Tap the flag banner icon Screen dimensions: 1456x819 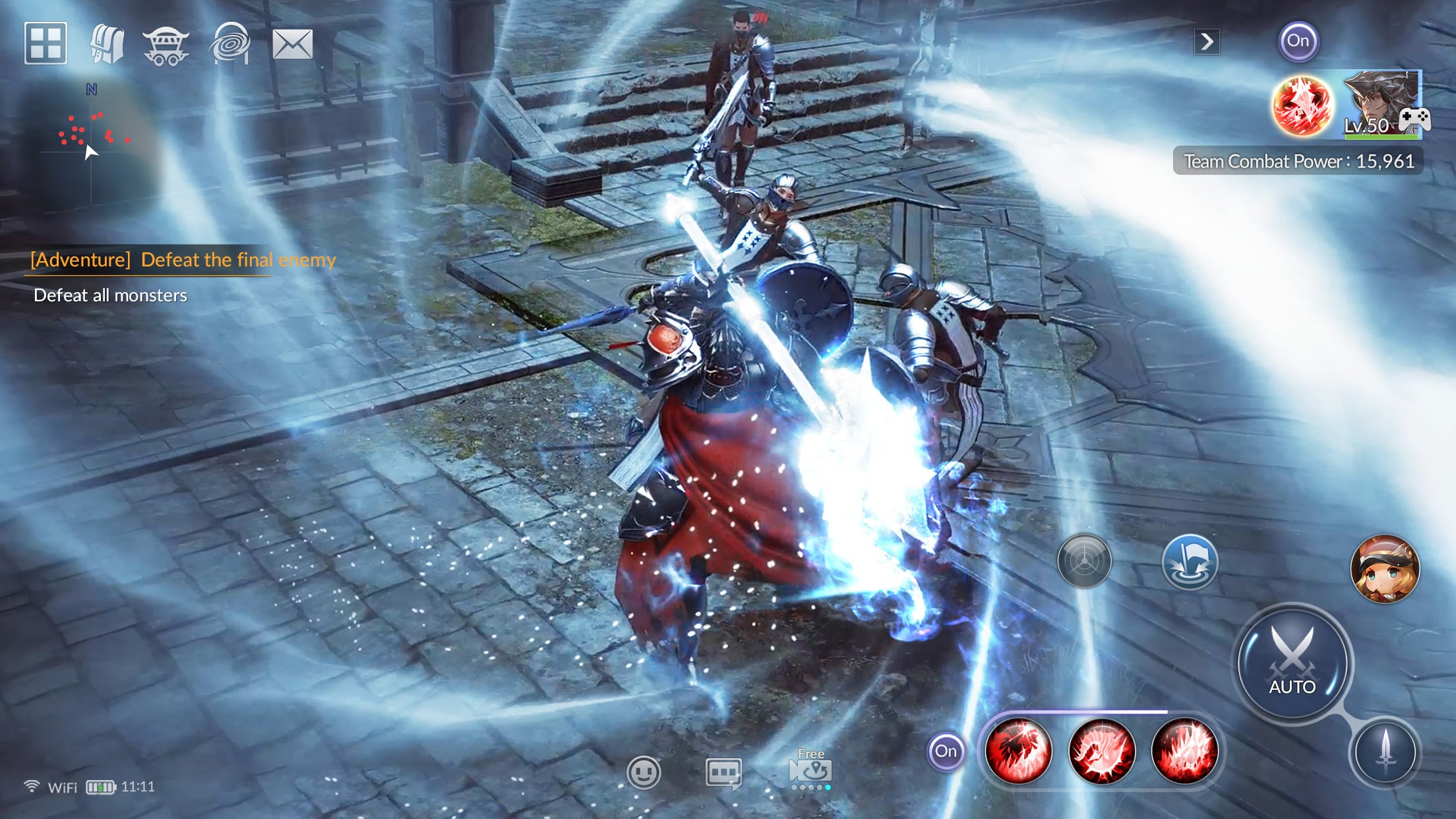point(1191,562)
